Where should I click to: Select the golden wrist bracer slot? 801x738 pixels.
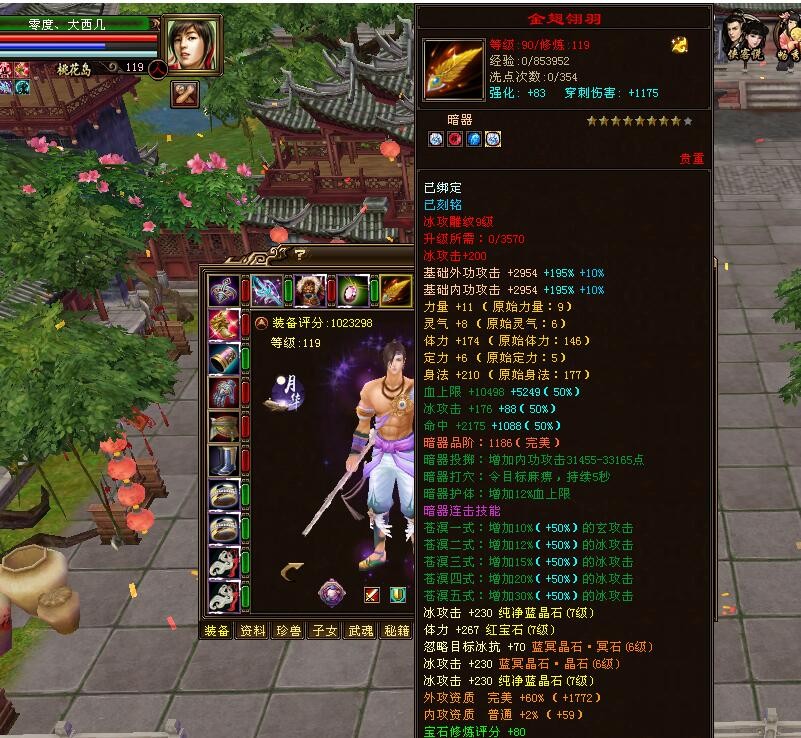tap(223, 359)
